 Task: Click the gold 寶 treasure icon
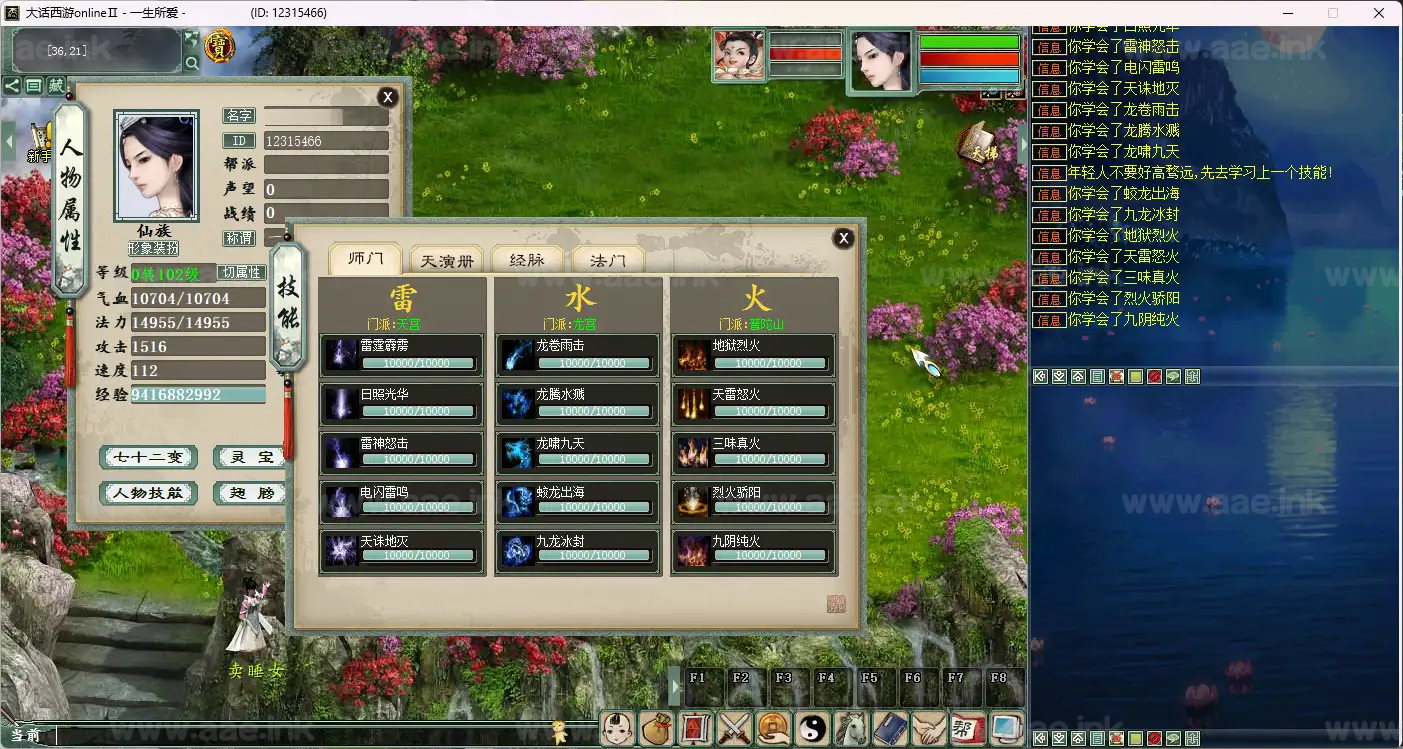(219, 46)
